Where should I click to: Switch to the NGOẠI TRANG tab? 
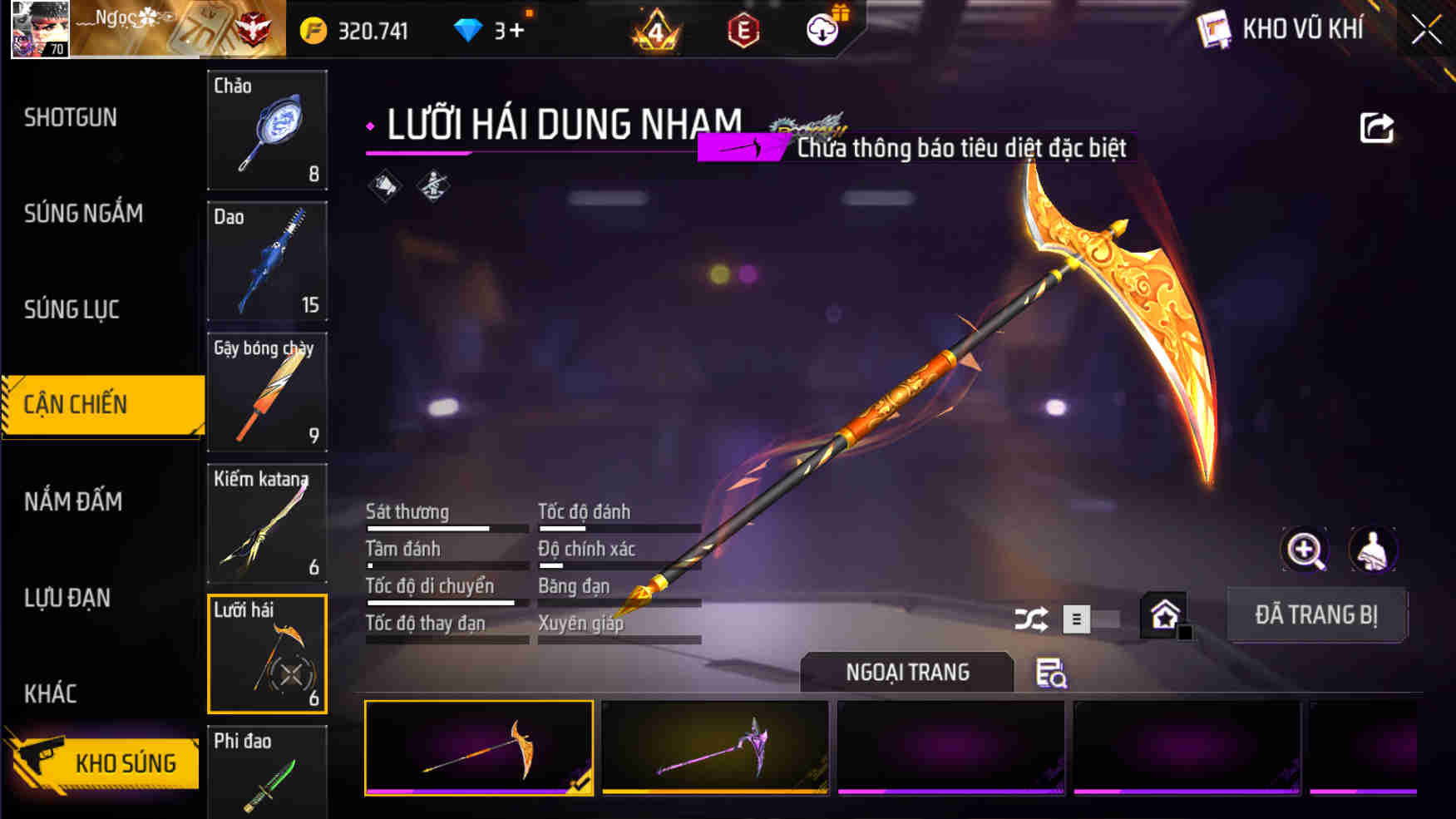click(906, 672)
